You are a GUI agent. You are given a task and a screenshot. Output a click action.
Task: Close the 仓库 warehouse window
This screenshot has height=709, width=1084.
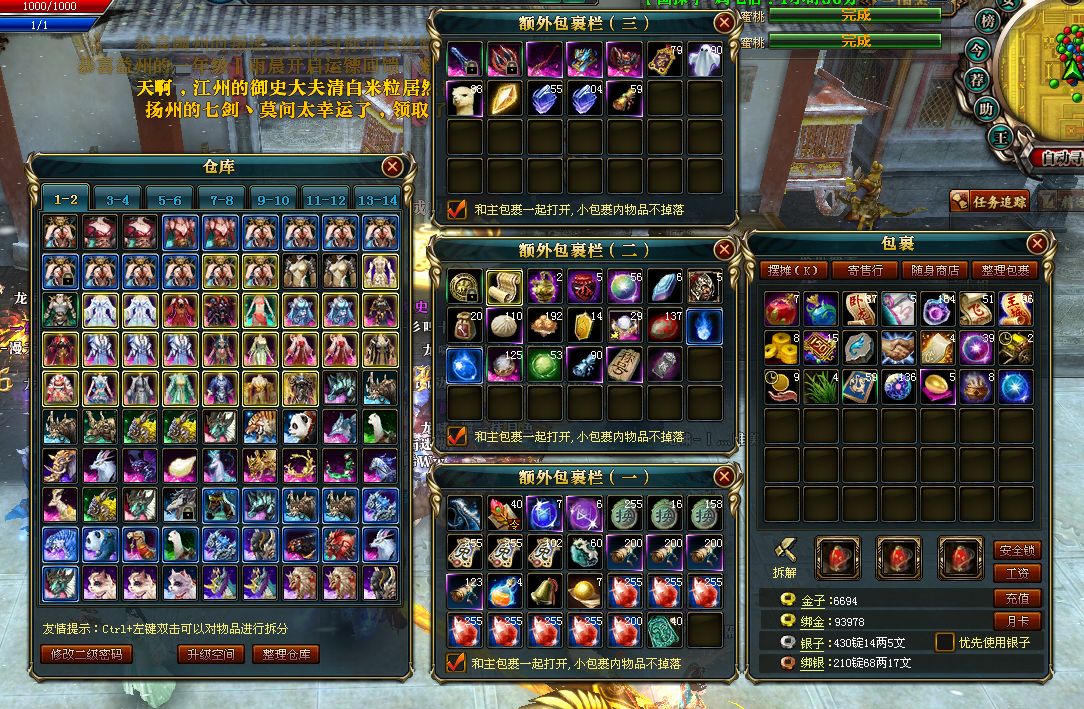coord(392,166)
